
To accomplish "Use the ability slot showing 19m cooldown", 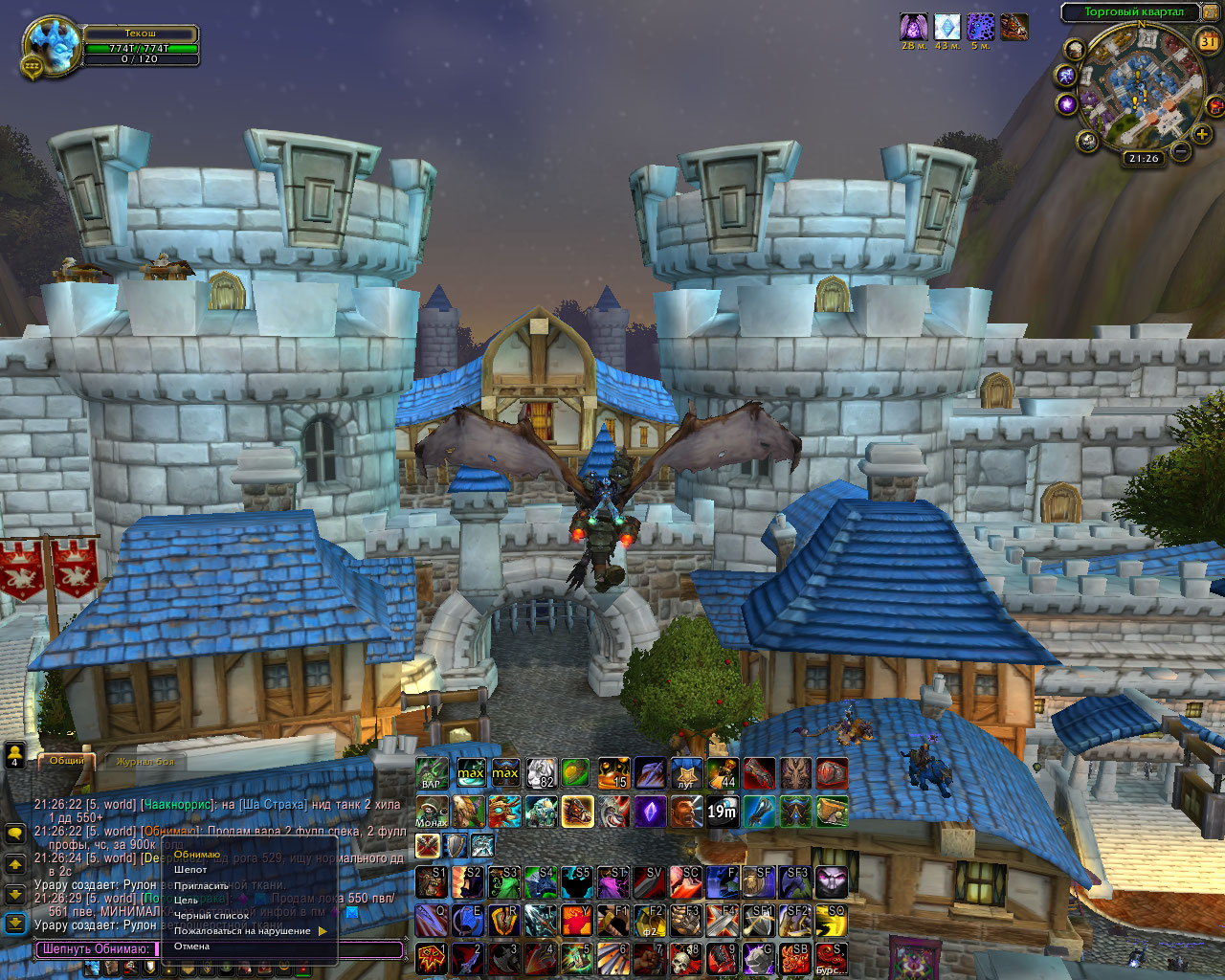I will [723, 813].
